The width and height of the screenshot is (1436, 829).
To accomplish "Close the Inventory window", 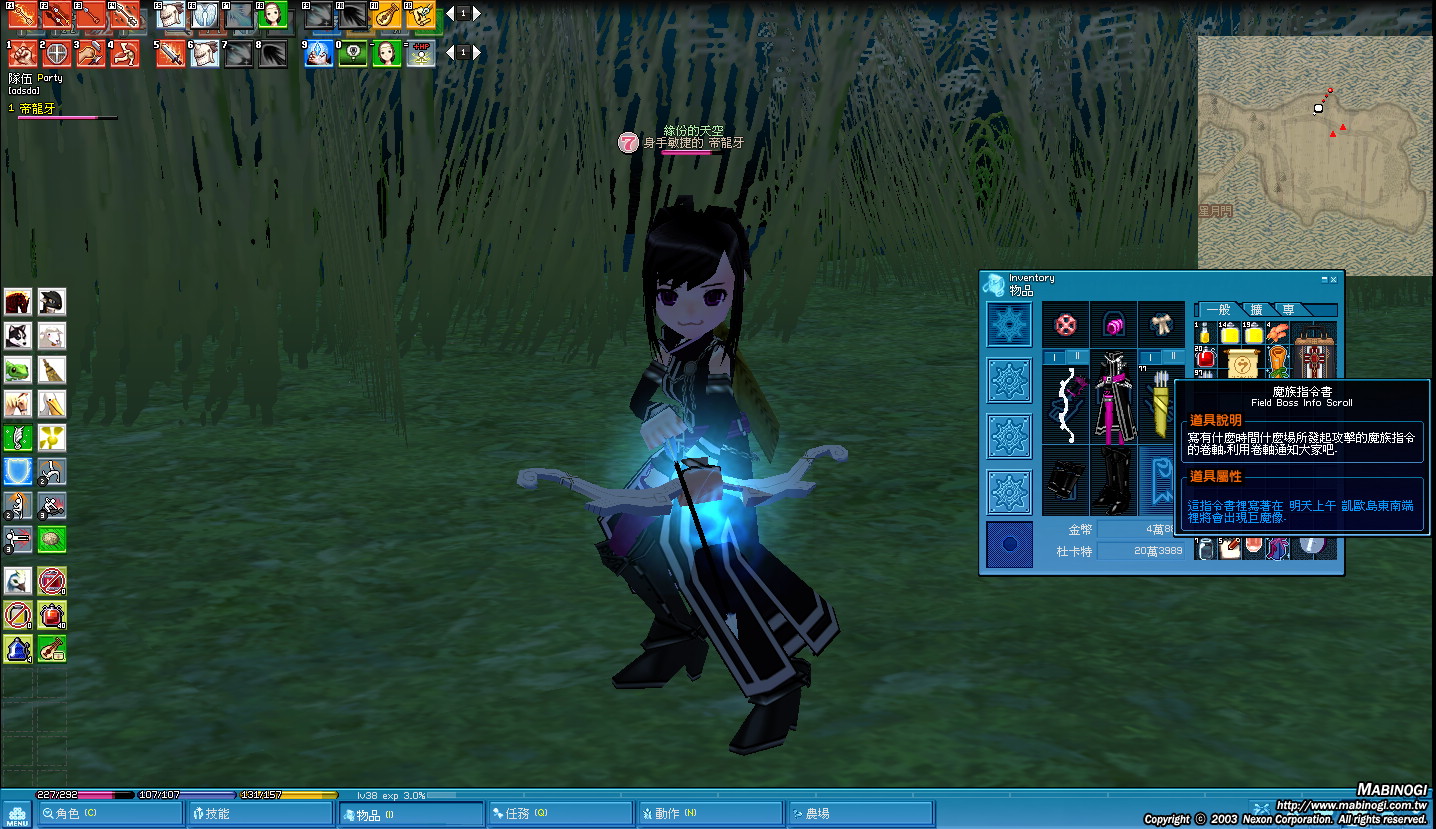I will click(x=1333, y=280).
